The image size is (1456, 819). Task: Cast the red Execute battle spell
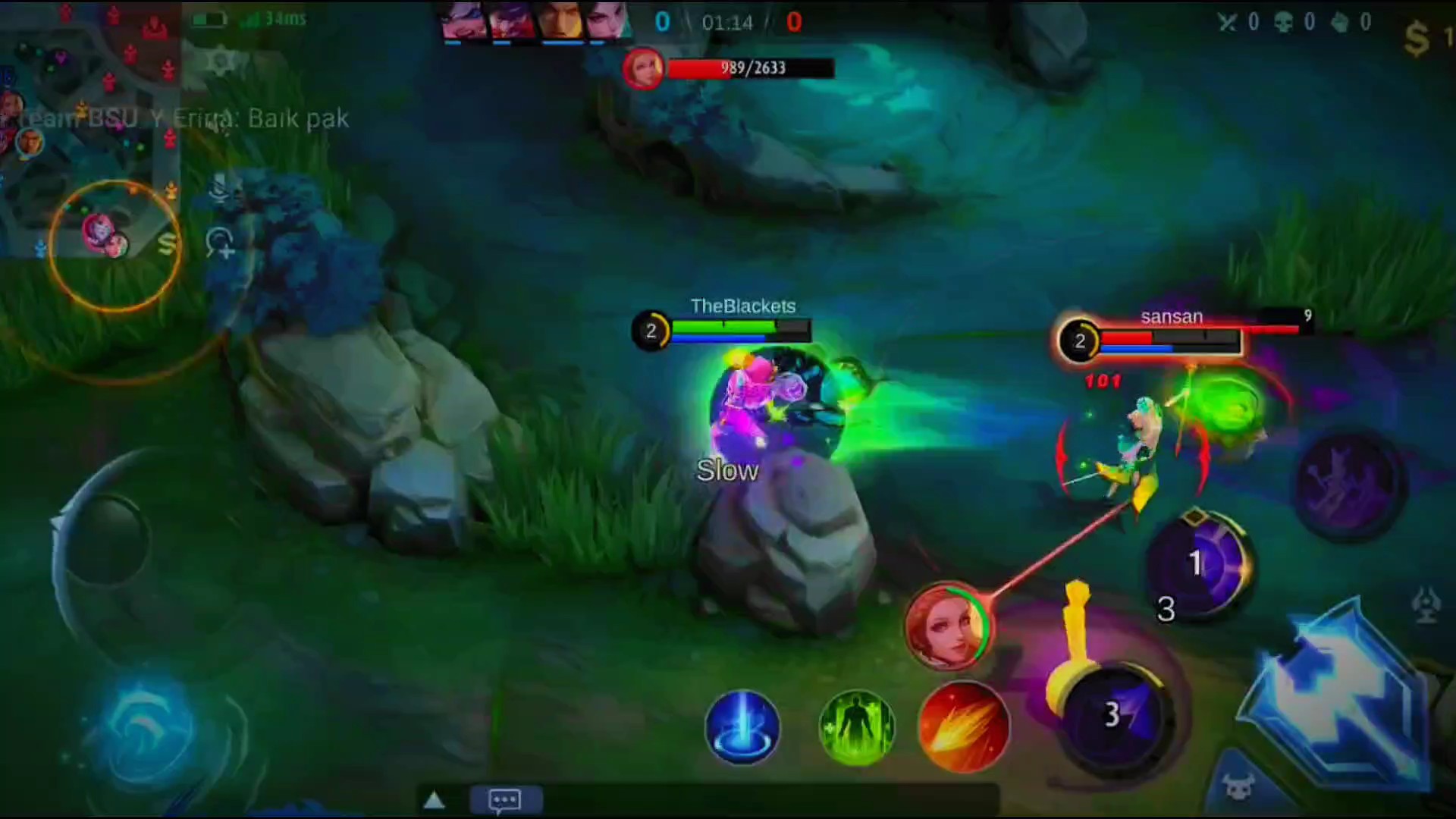click(x=963, y=726)
